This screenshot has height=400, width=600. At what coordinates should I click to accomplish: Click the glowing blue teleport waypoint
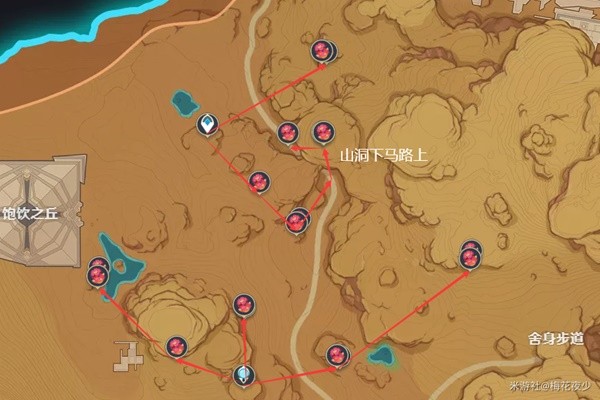243,375
